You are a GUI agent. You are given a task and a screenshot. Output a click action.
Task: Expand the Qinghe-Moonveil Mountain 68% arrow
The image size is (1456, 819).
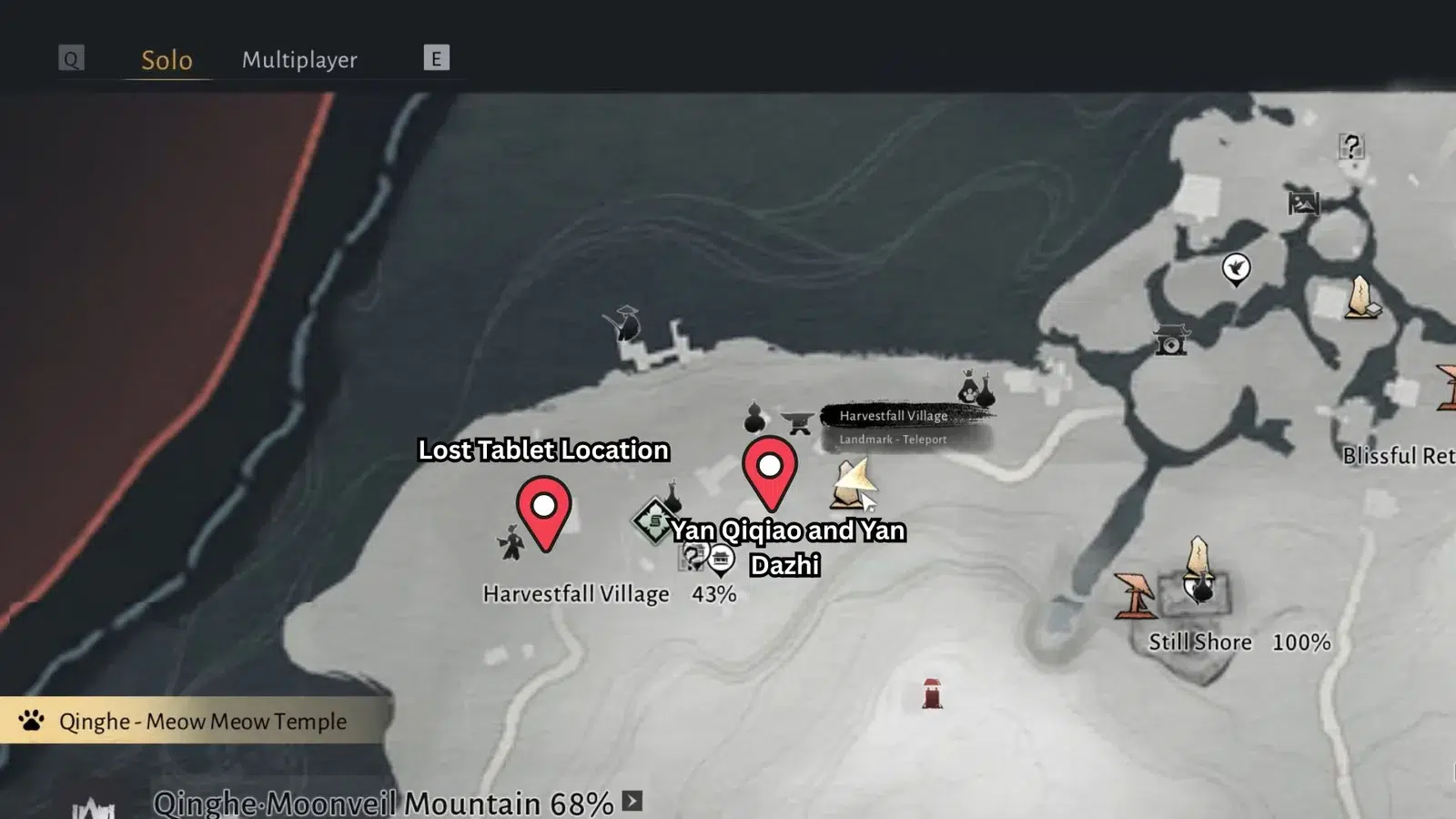click(x=632, y=801)
